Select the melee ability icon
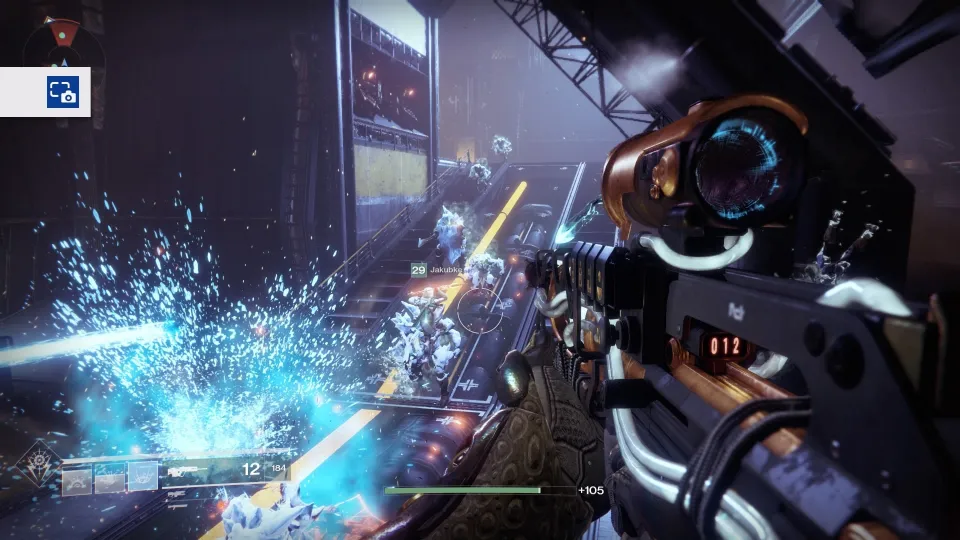Viewport: 960px width, 540px height. point(110,479)
